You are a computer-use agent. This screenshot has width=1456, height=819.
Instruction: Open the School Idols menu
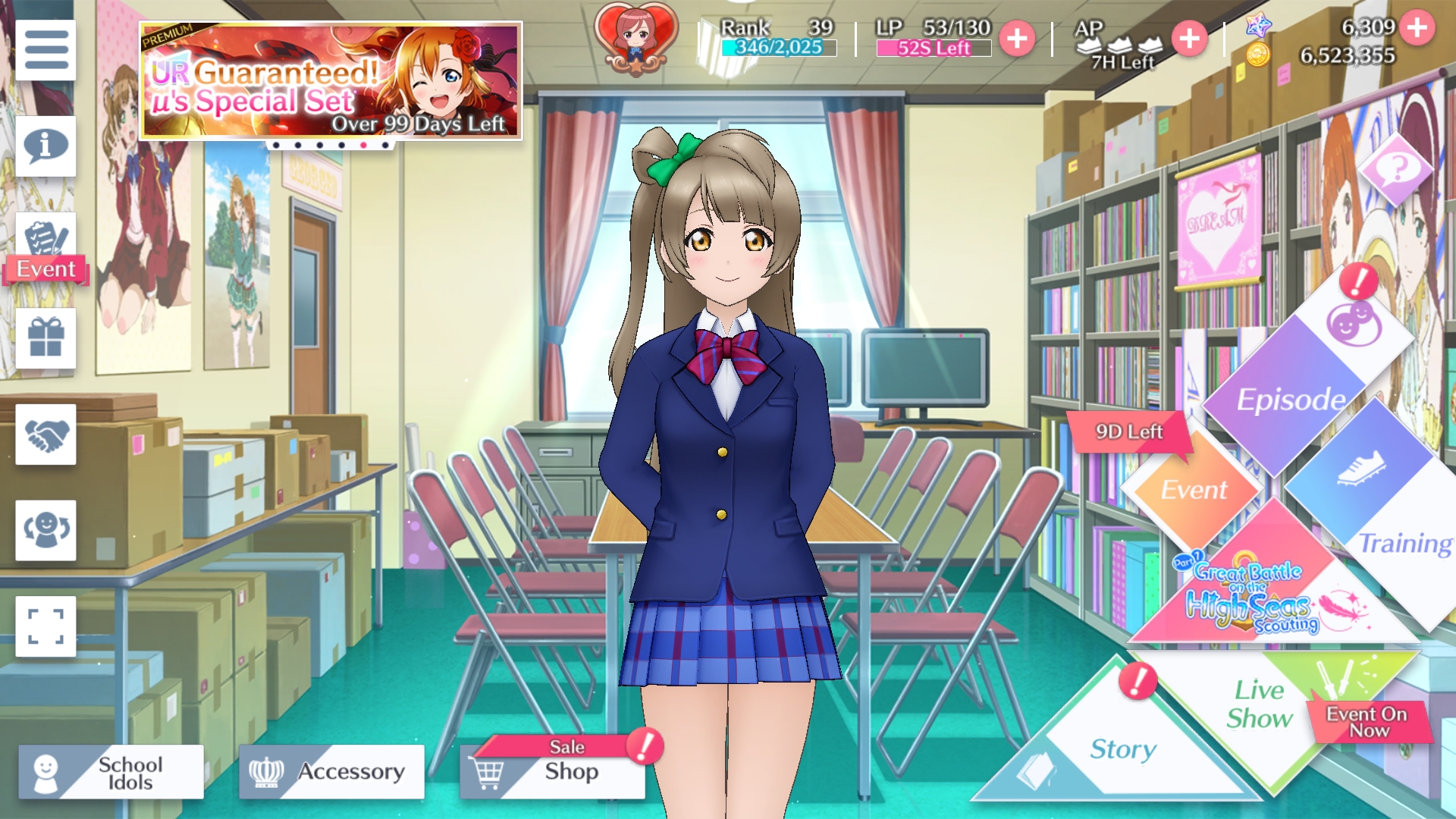point(111,772)
